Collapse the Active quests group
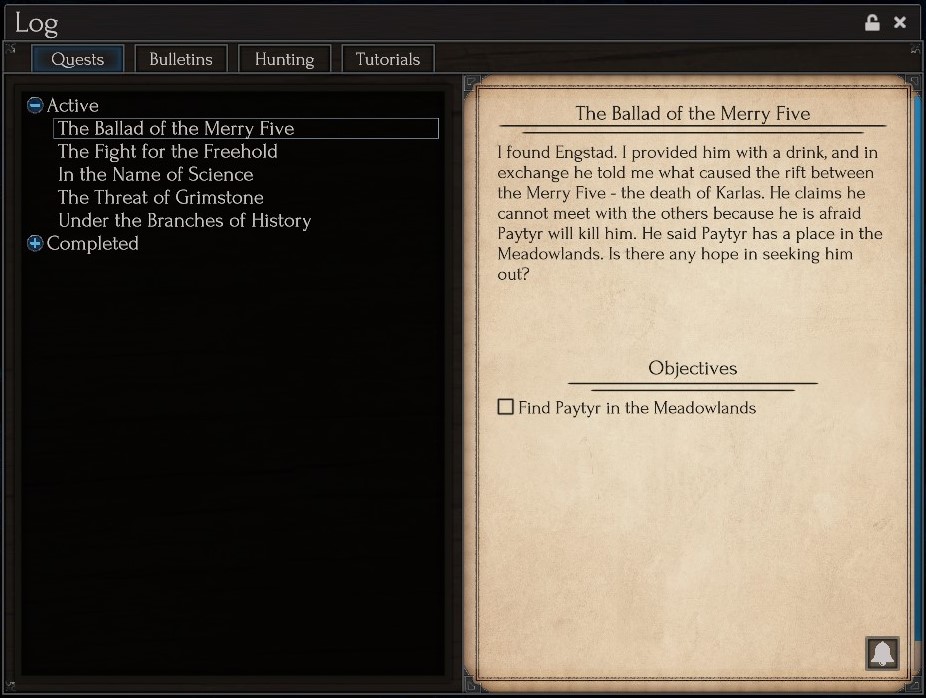 (35, 105)
